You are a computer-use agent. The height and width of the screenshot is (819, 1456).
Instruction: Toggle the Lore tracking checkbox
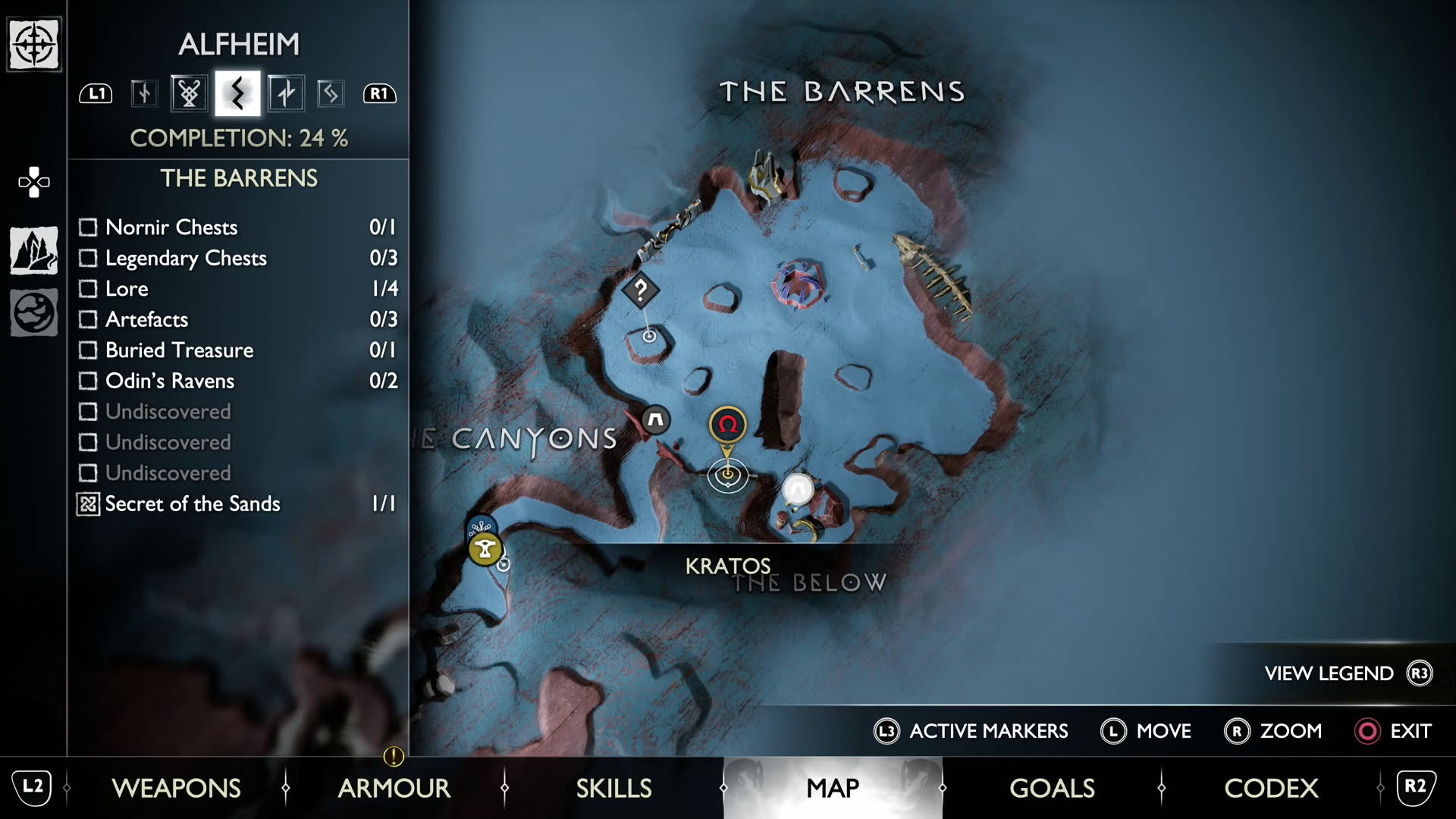click(x=87, y=289)
